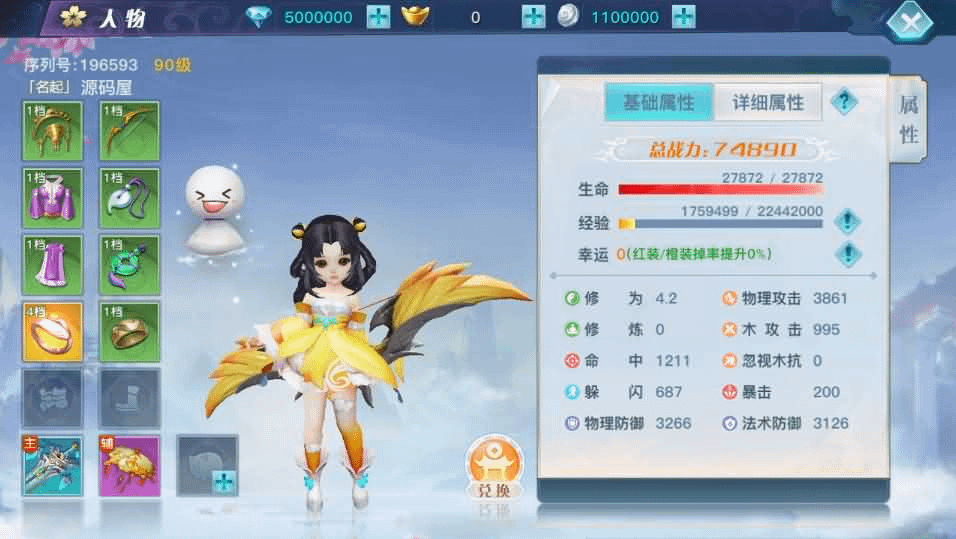Close the character panel with the X
Viewport: 956px width, 539px height.
[x=910, y=22]
